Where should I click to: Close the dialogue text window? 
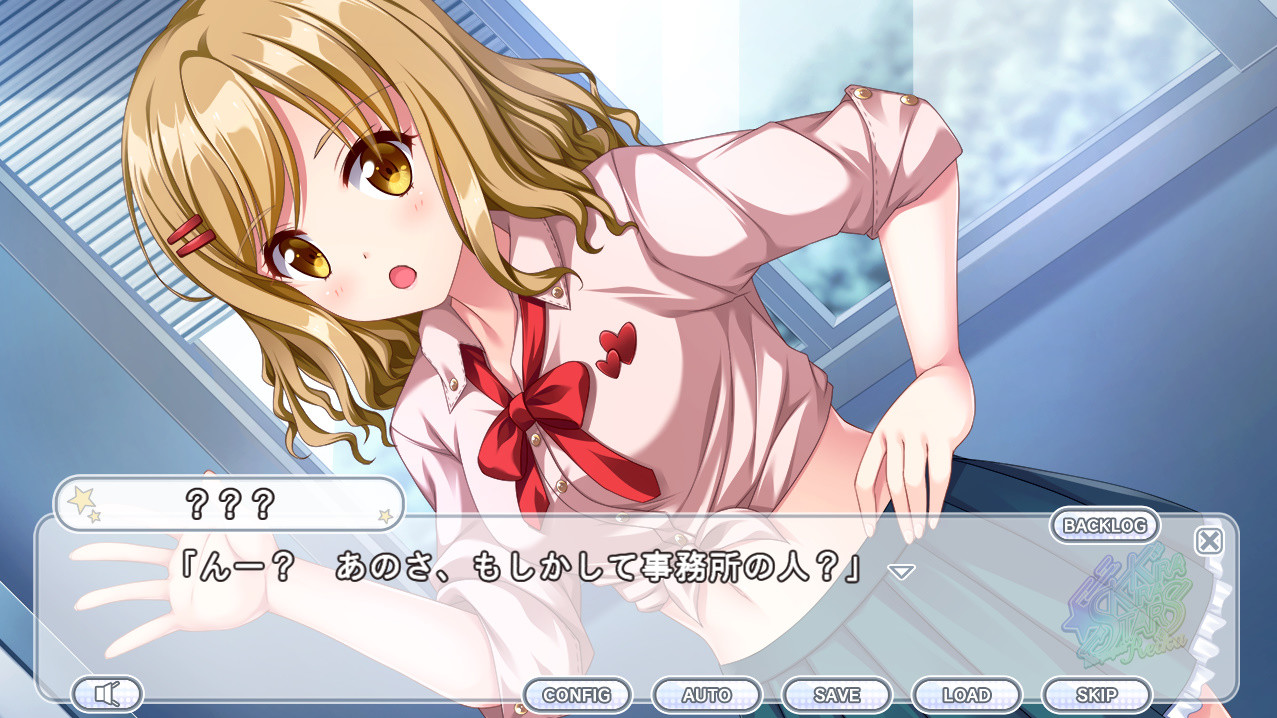(1209, 541)
